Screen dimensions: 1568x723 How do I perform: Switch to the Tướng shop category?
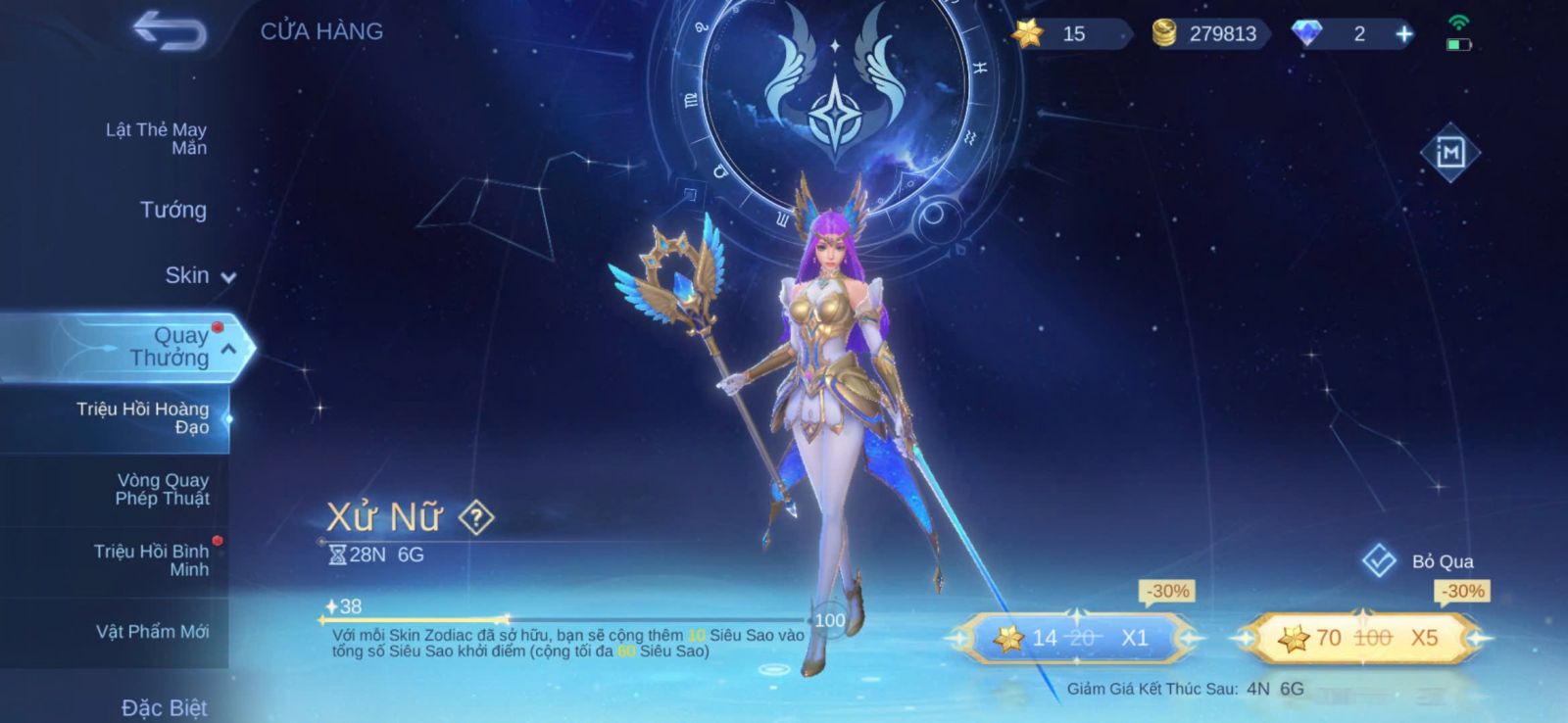tap(173, 210)
